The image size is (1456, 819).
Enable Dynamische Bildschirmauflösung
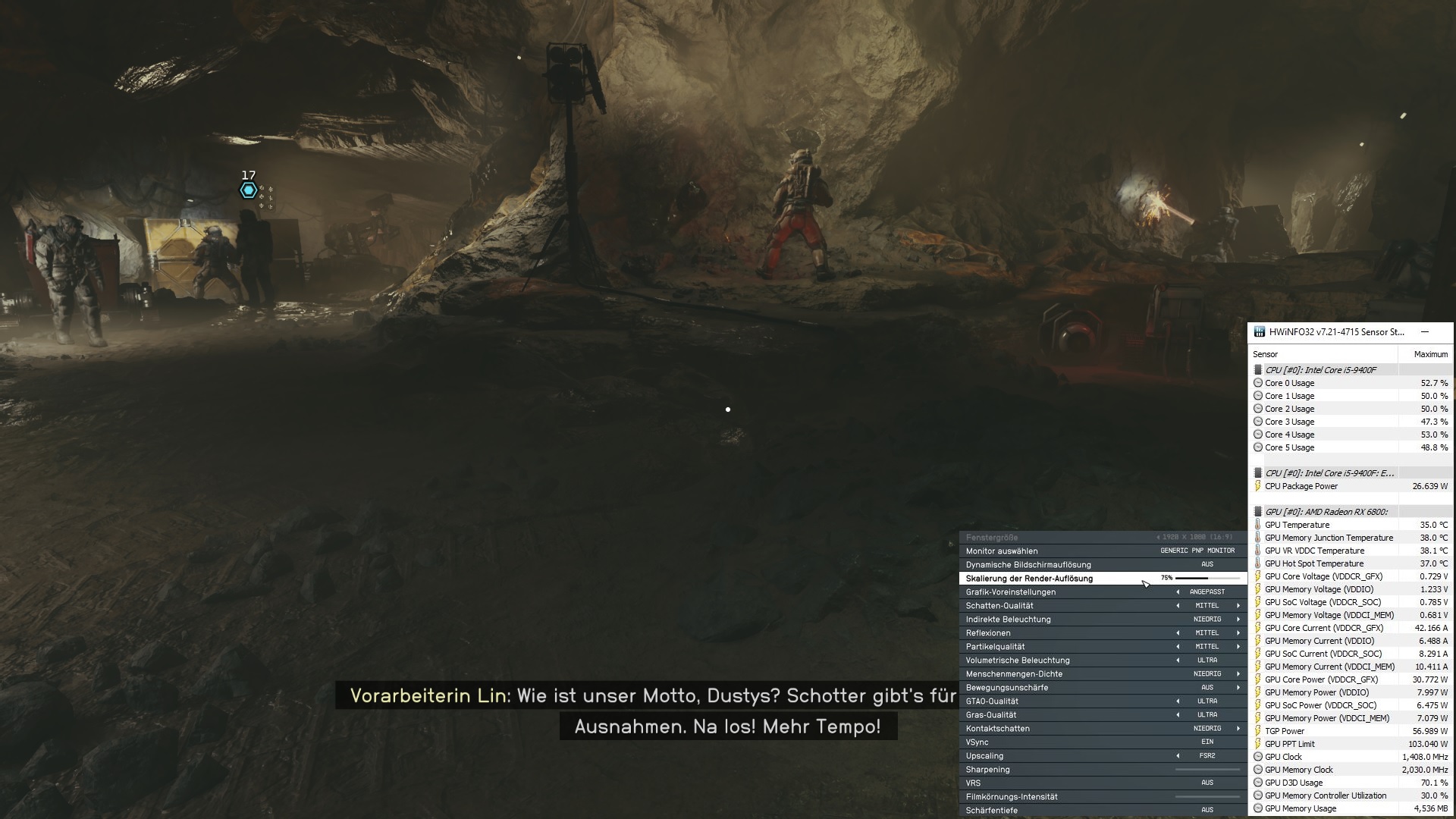(x=1207, y=564)
